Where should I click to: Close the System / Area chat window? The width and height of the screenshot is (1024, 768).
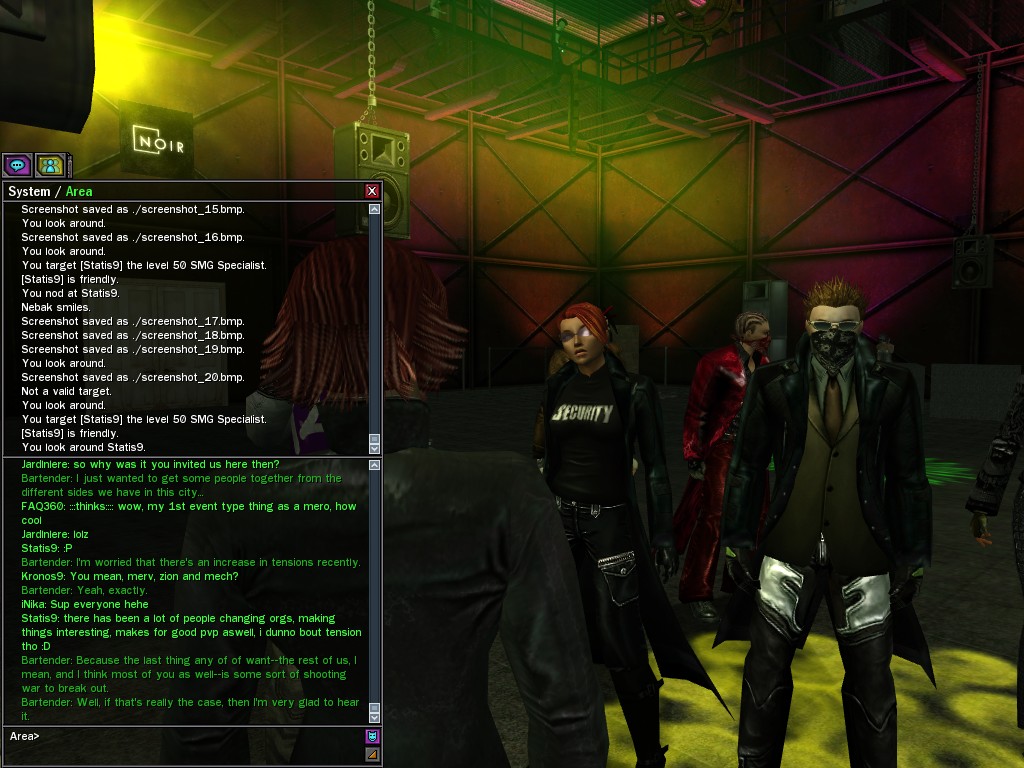click(x=372, y=191)
